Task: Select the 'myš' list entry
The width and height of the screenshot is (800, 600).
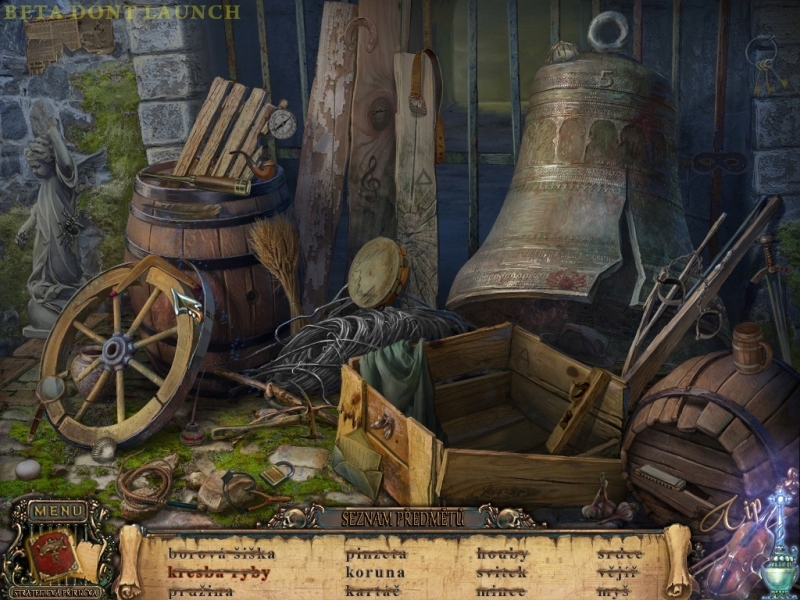Action: point(612,592)
